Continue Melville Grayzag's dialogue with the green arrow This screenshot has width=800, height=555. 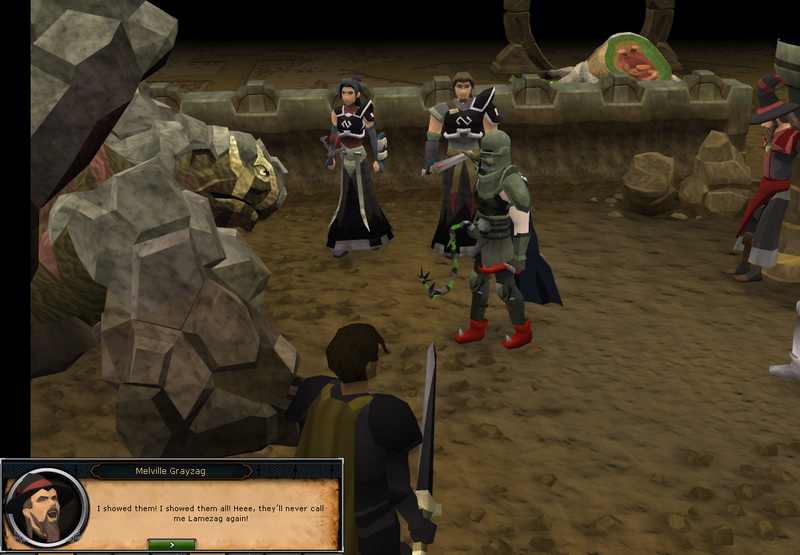171,544
